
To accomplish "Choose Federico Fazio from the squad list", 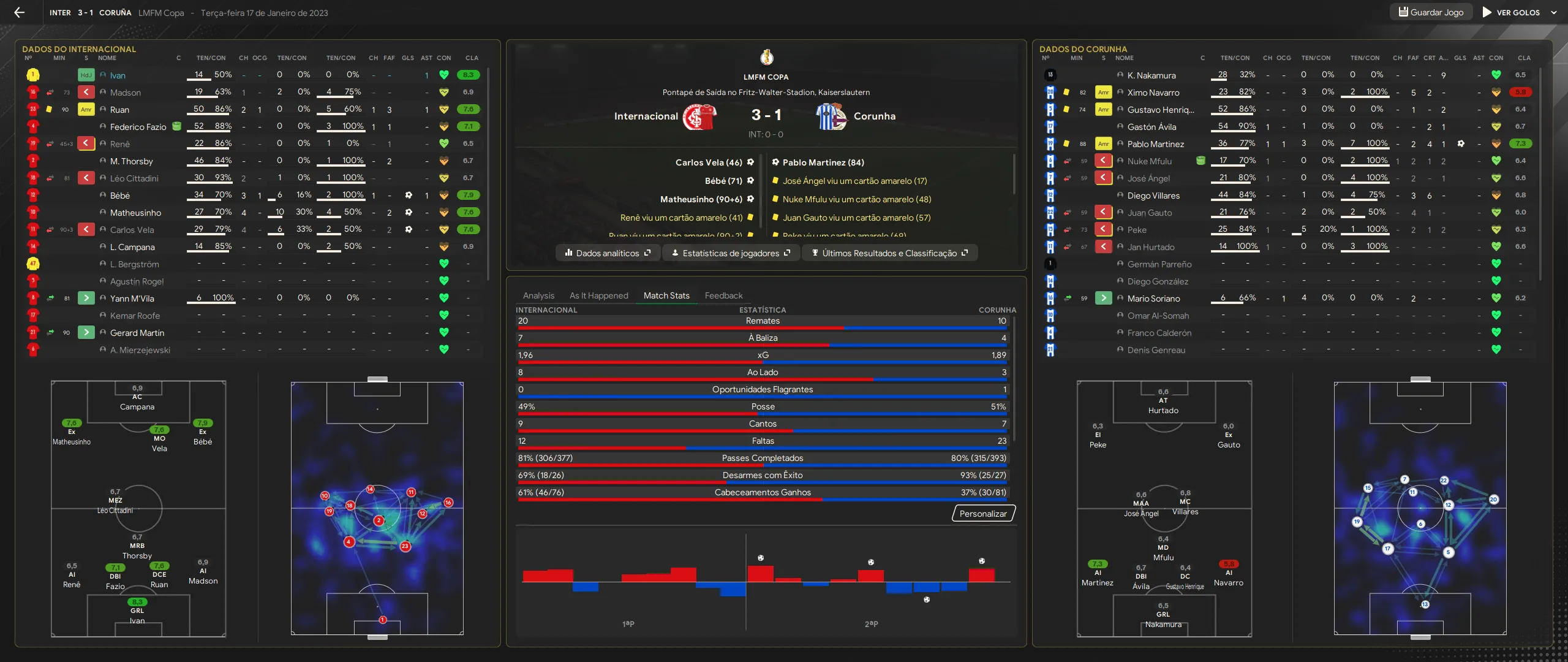I will click(x=138, y=127).
